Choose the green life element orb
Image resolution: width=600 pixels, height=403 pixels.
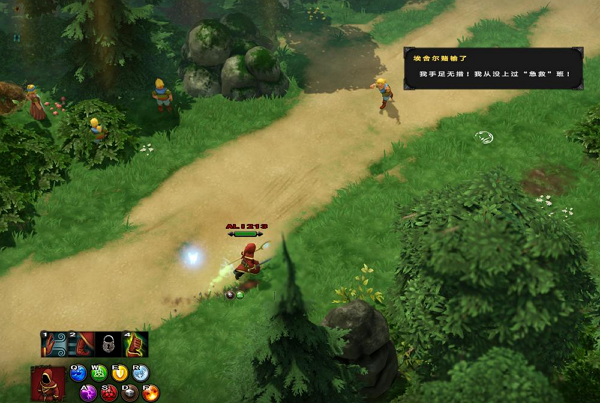tap(101, 374)
